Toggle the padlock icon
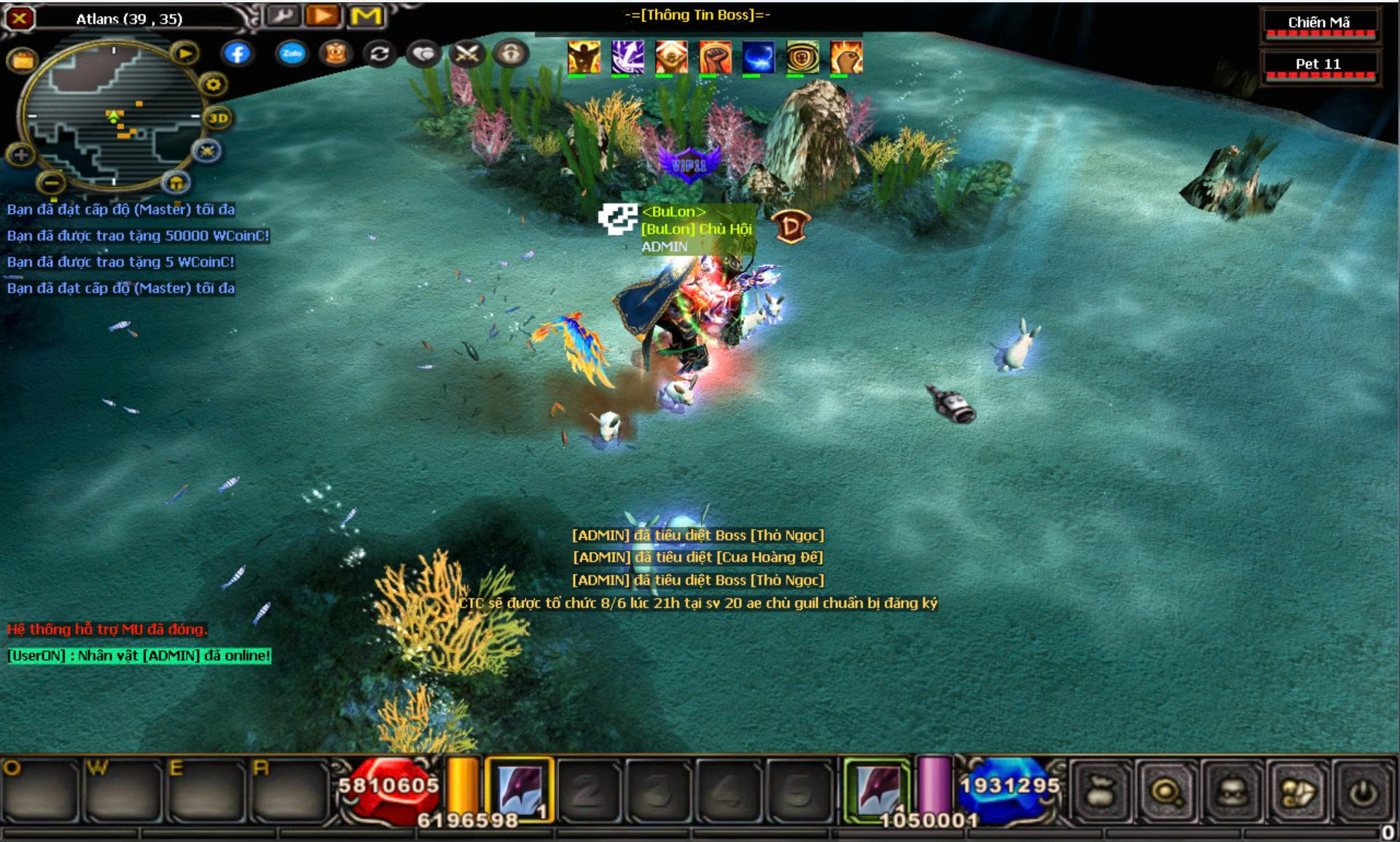1400x842 pixels. tap(510, 53)
